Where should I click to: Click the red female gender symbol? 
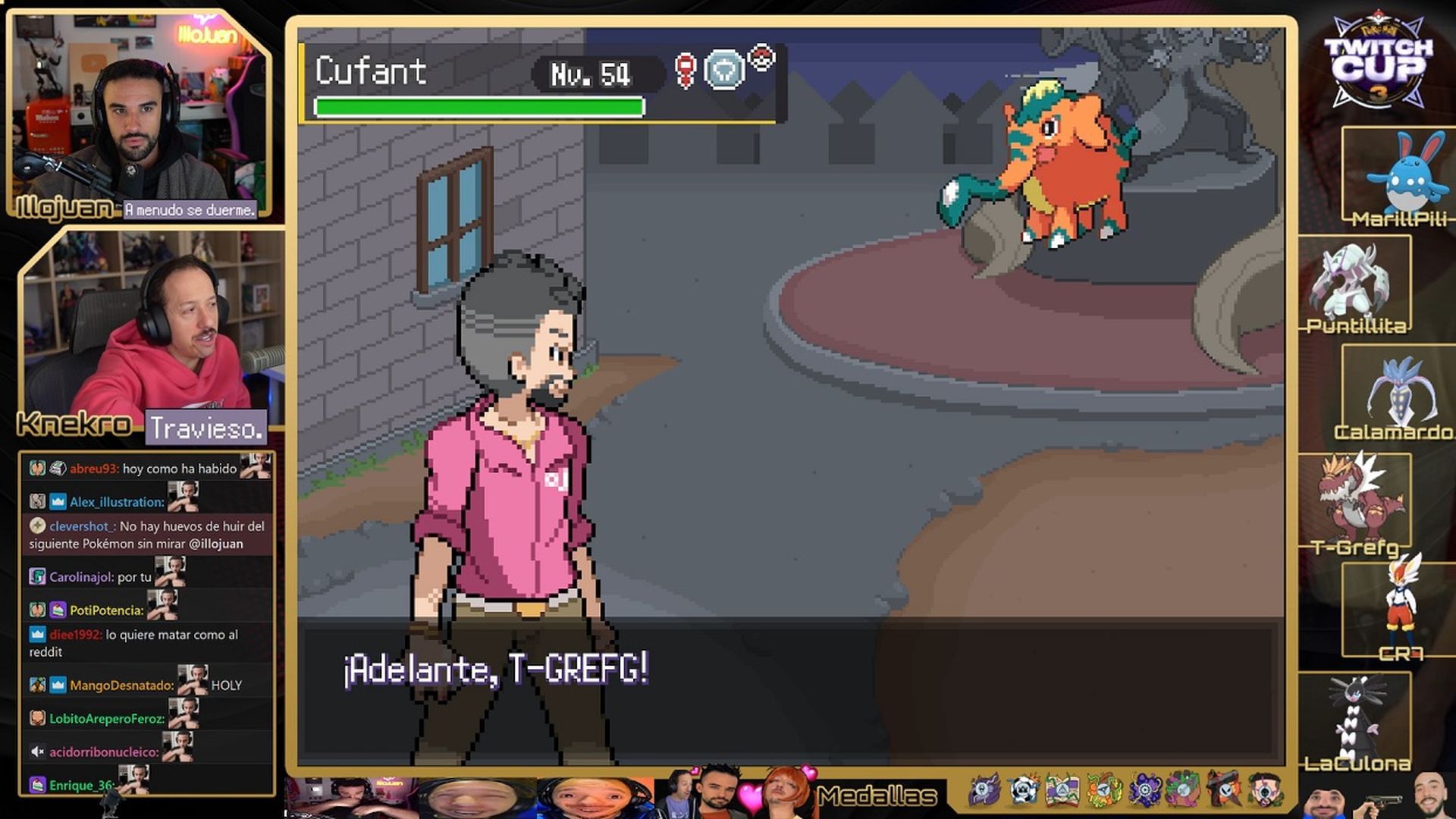[x=686, y=71]
